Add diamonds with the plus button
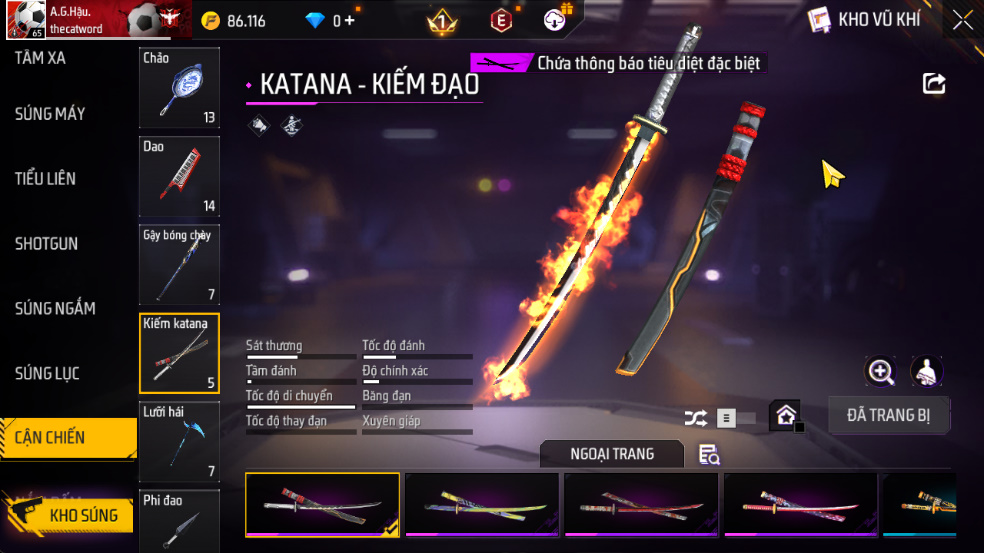984x553 pixels. pyautogui.click(x=350, y=21)
